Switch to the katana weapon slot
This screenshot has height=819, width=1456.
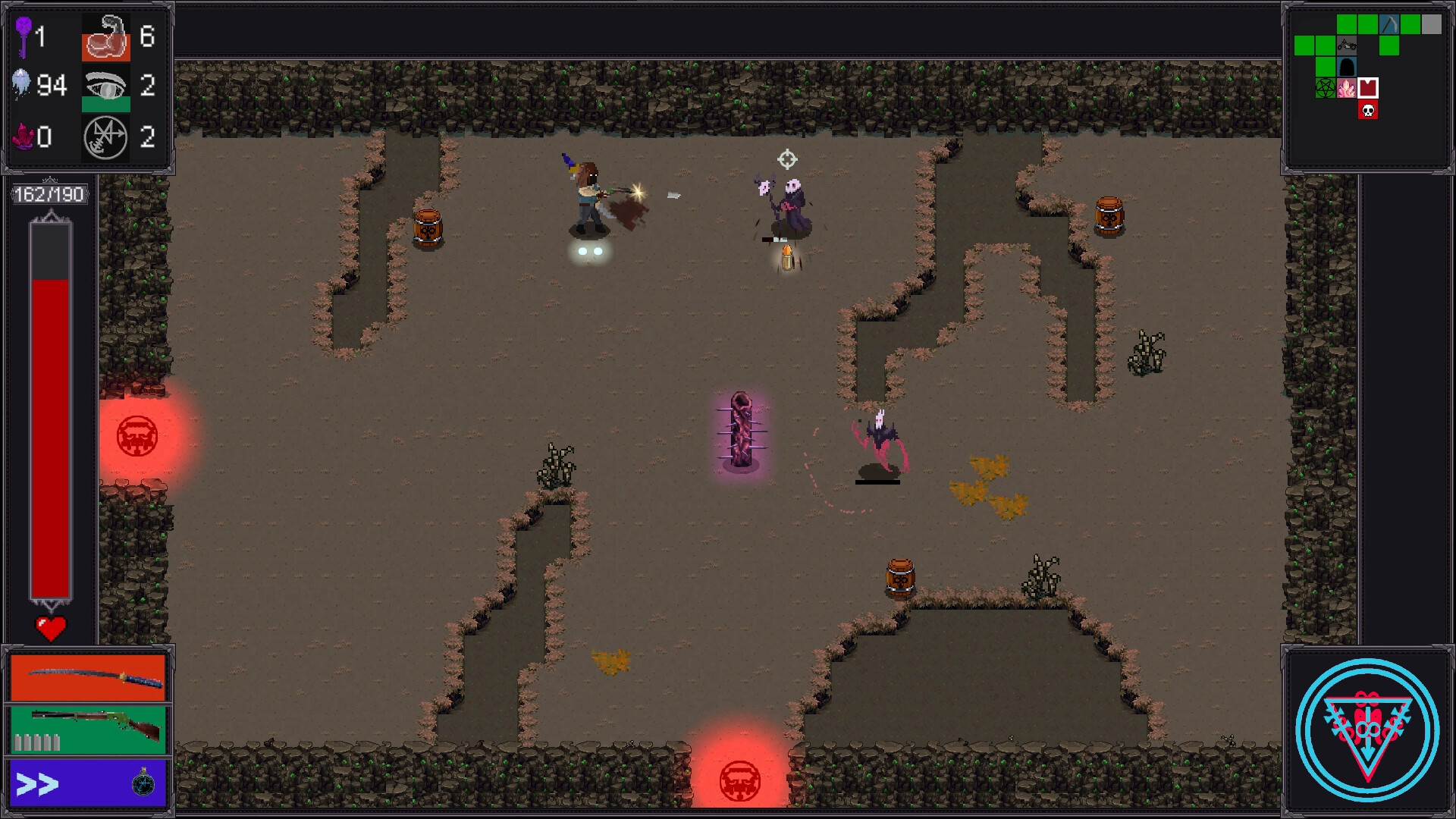tap(88, 677)
